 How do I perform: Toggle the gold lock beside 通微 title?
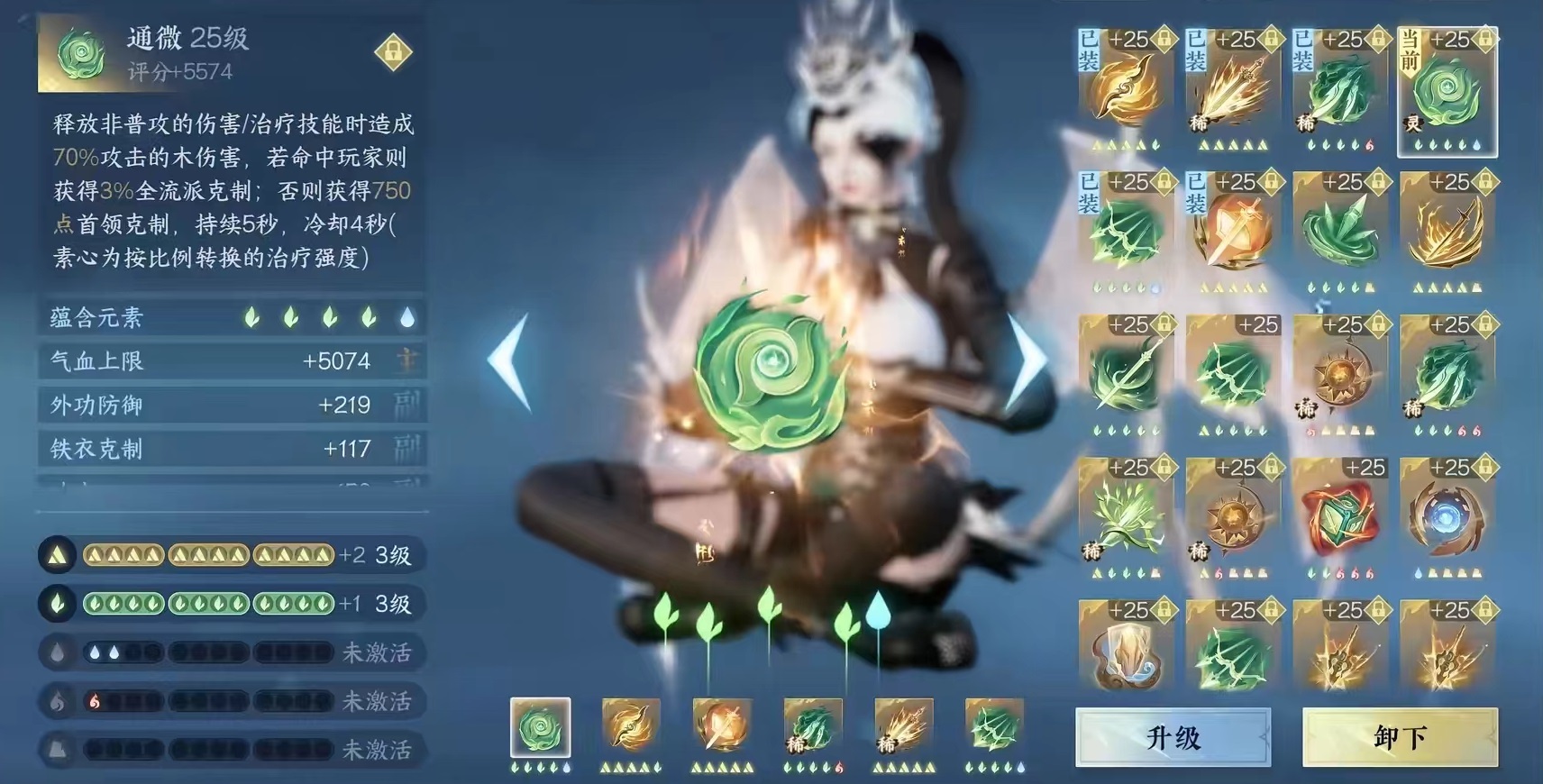[x=393, y=52]
